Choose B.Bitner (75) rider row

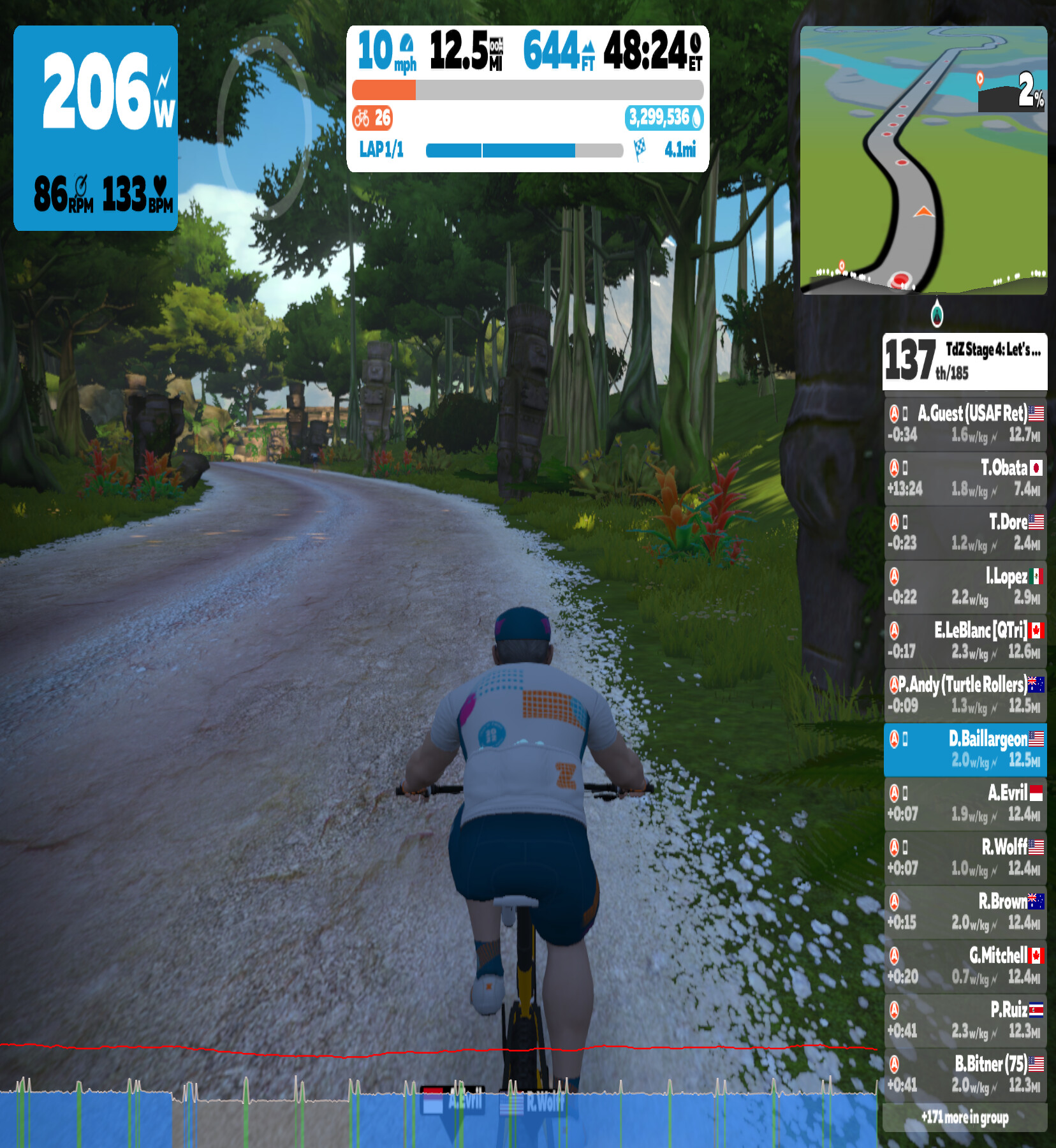coord(965,1075)
